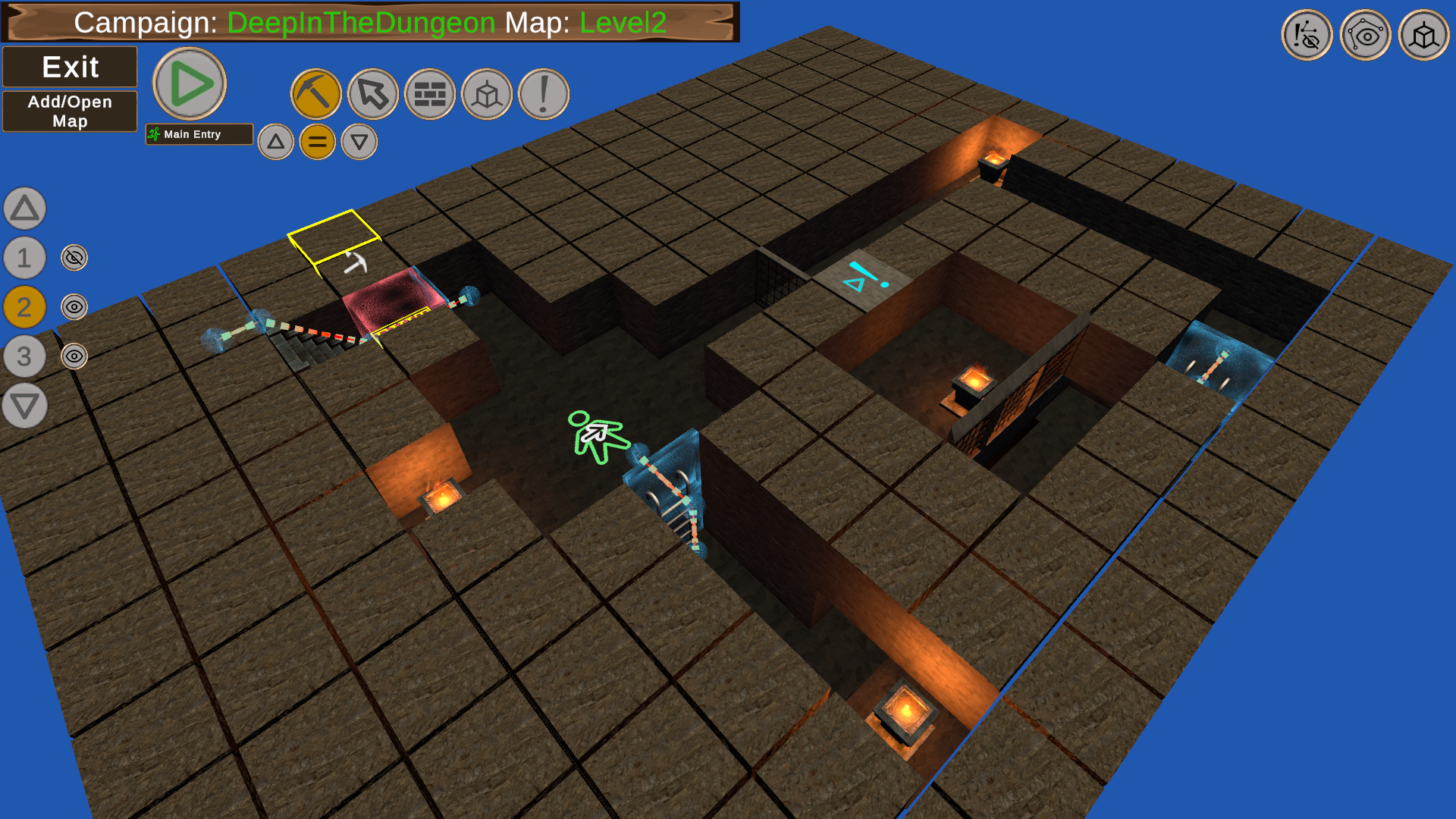Screen dimensions: 1456x819
Task: Select the equals sign level option
Action: 318,142
